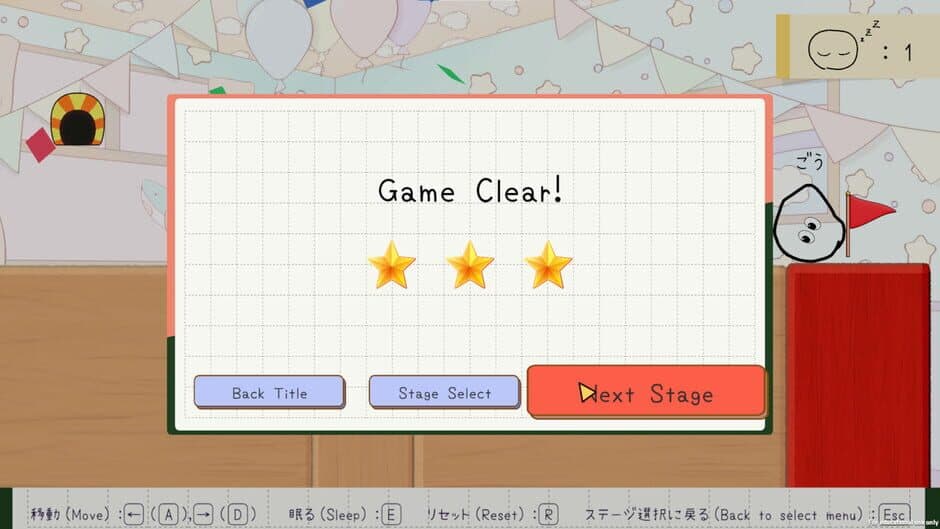Go to the Next Stage
This screenshot has width=940, height=529.
coord(646,392)
